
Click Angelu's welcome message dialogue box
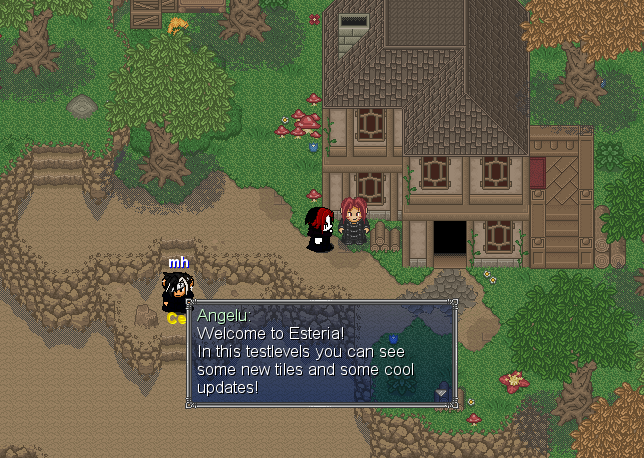coord(320,353)
